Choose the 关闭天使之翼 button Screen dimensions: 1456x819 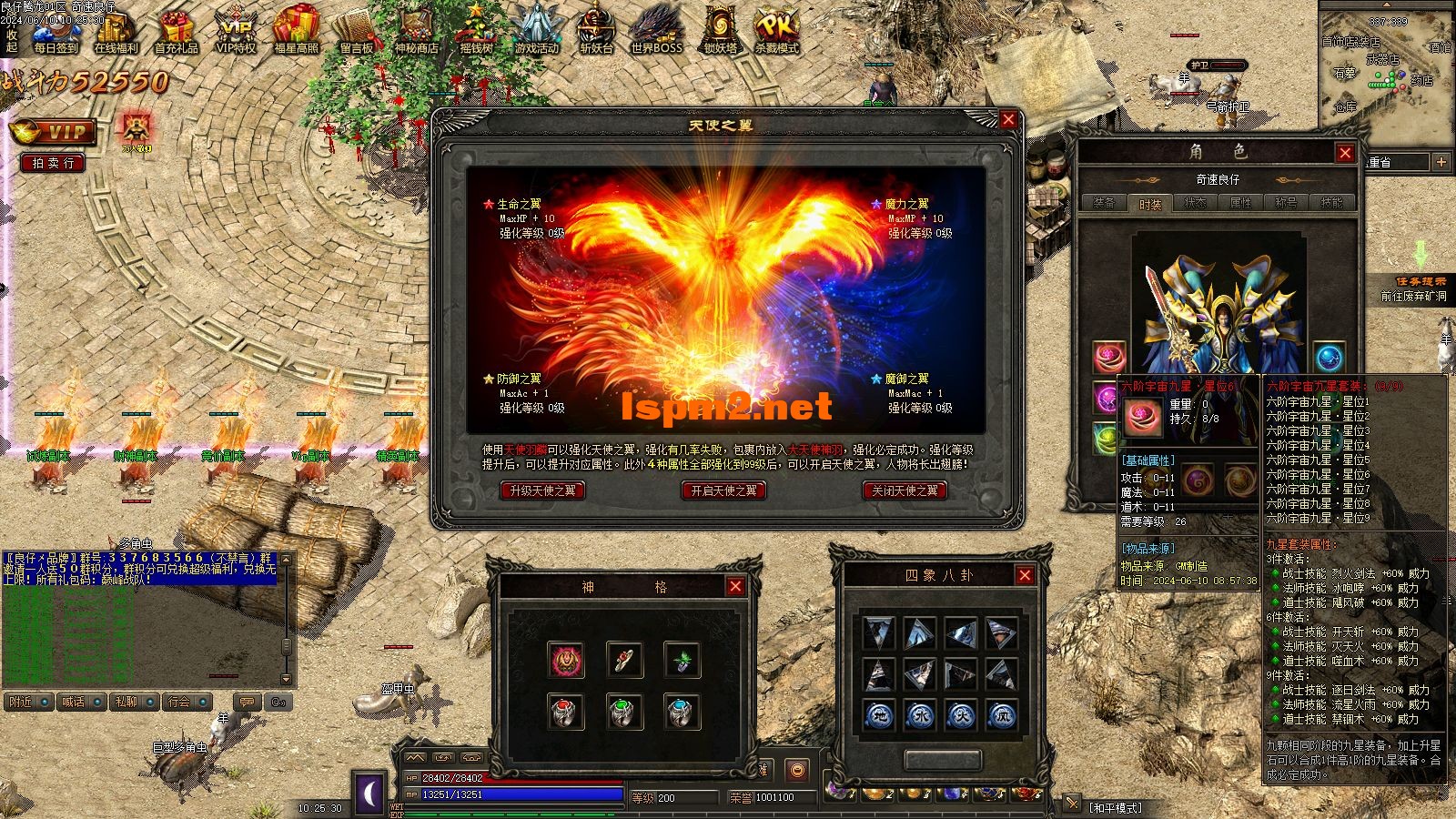click(x=905, y=490)
